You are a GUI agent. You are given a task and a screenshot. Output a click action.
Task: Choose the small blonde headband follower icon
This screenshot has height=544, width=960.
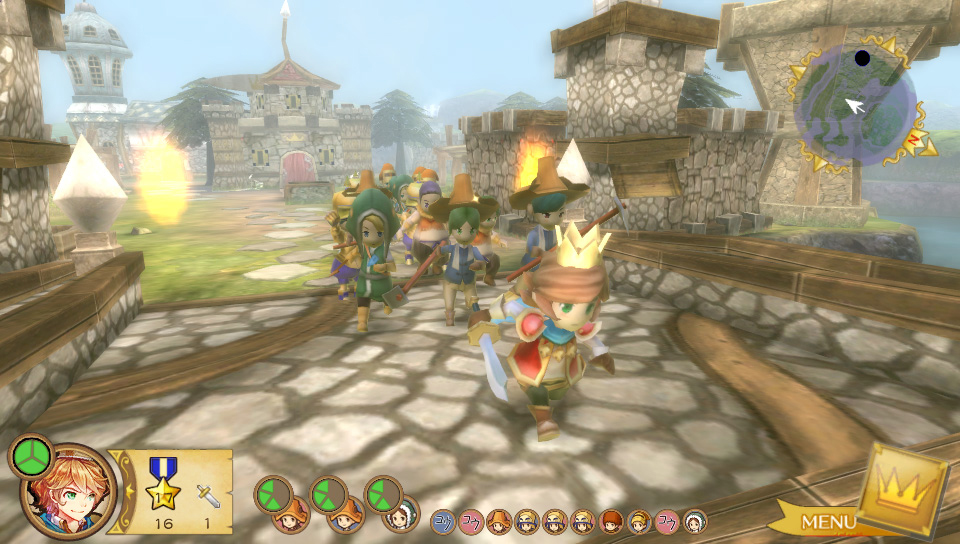click(x=639, y=520)
